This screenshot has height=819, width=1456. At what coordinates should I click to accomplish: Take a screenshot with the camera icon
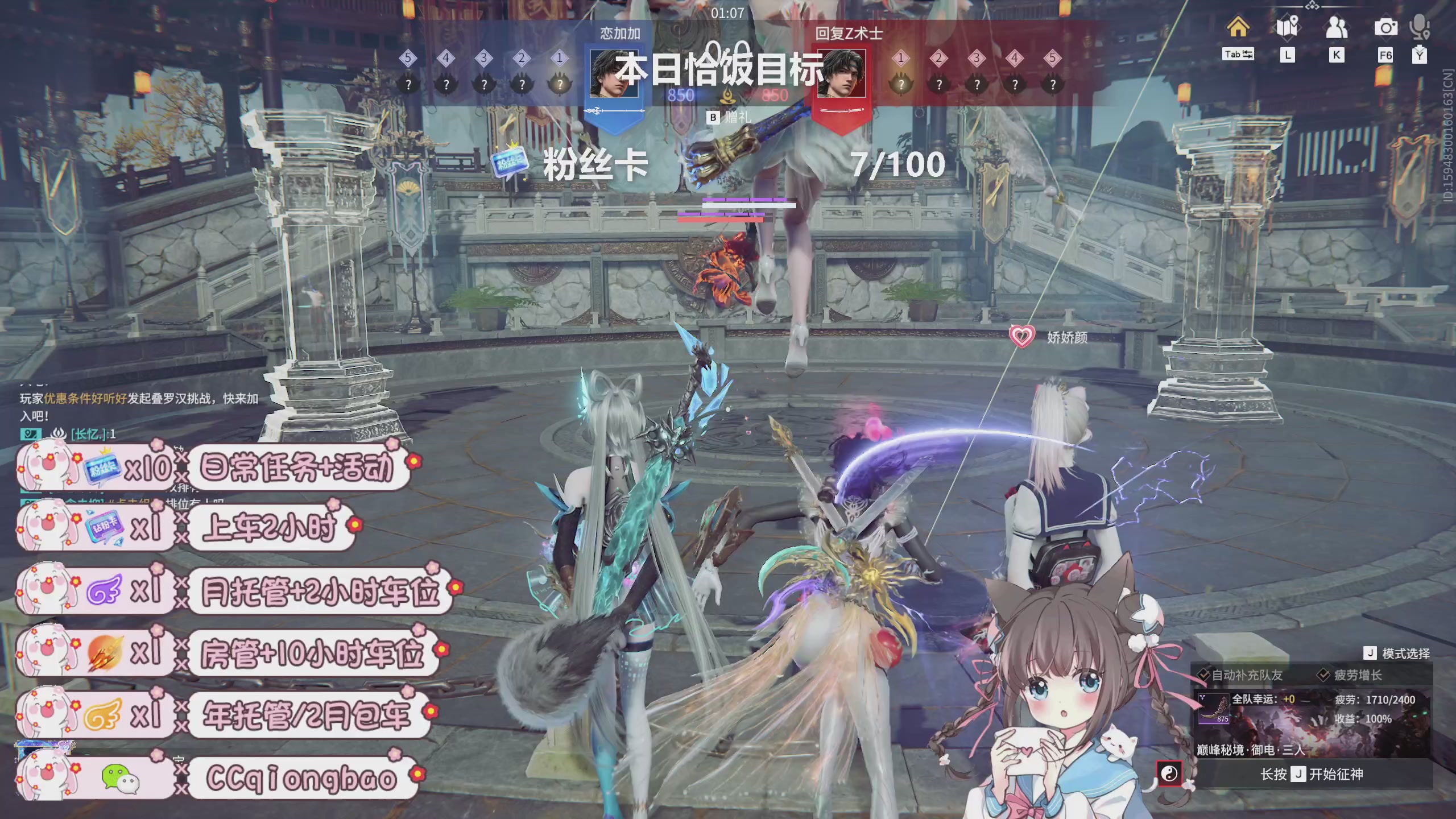pyautogui.click(x=1386, y=26)
